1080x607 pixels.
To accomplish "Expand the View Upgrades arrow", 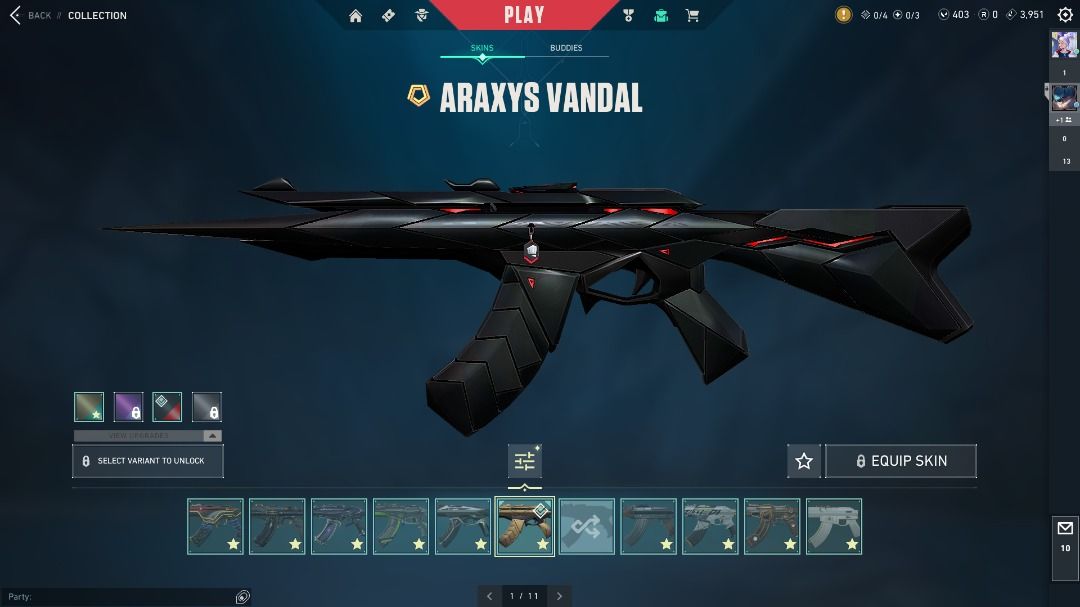I will 212,436.
